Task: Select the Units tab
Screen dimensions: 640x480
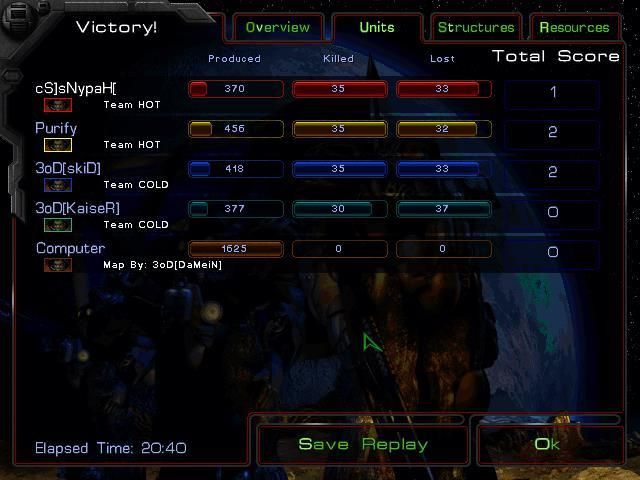Action: pyautogui.click(x=376, y=27)
